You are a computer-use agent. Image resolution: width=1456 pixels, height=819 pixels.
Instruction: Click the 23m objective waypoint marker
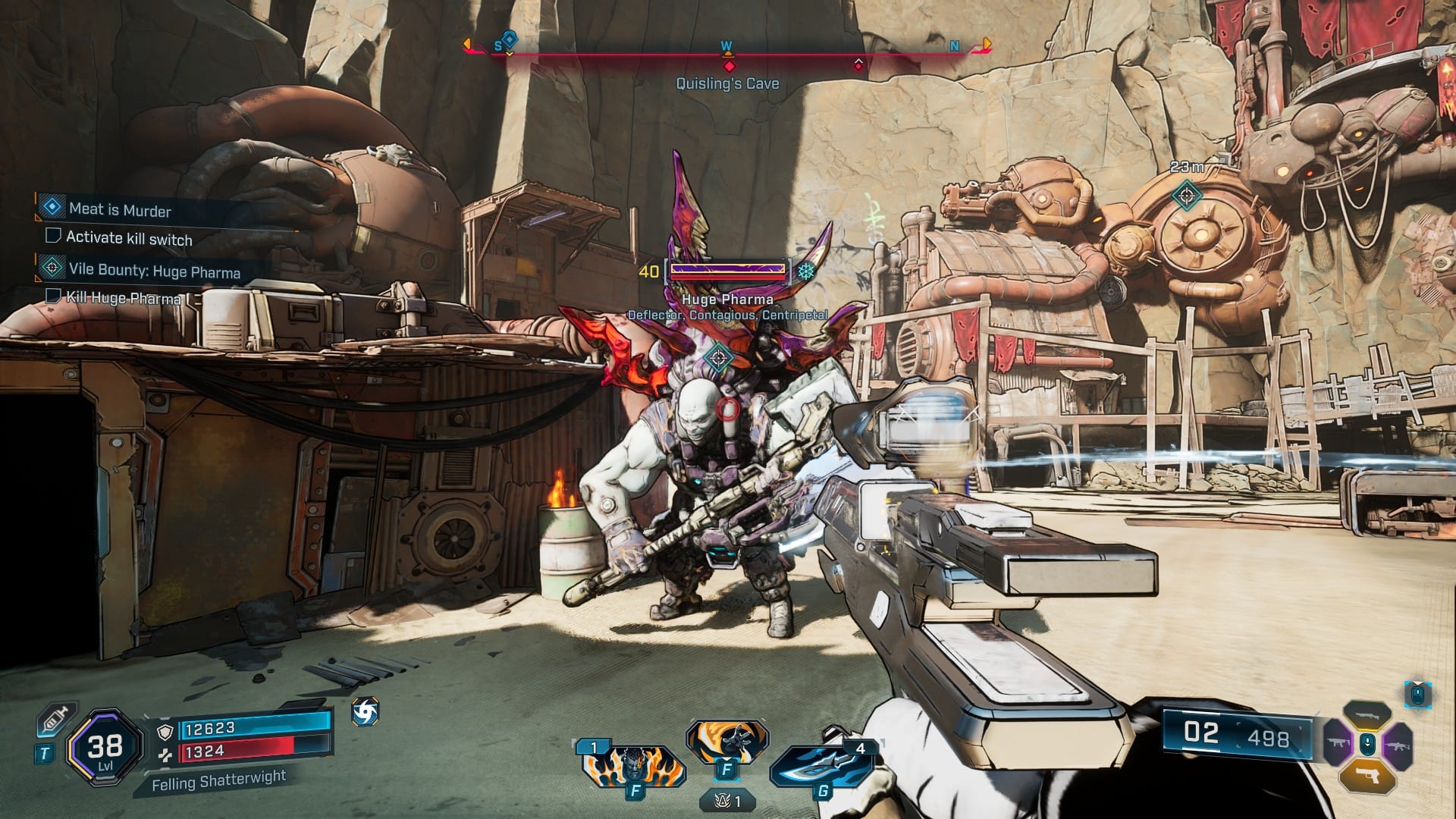(1187, 195)
